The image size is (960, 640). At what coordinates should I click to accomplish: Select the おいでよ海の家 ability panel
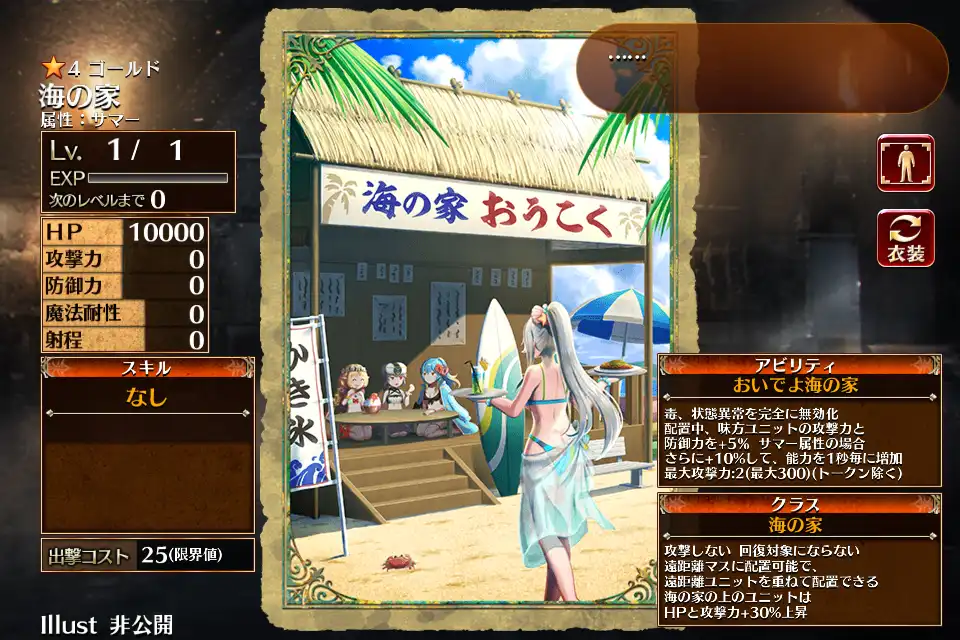[800, 420]
